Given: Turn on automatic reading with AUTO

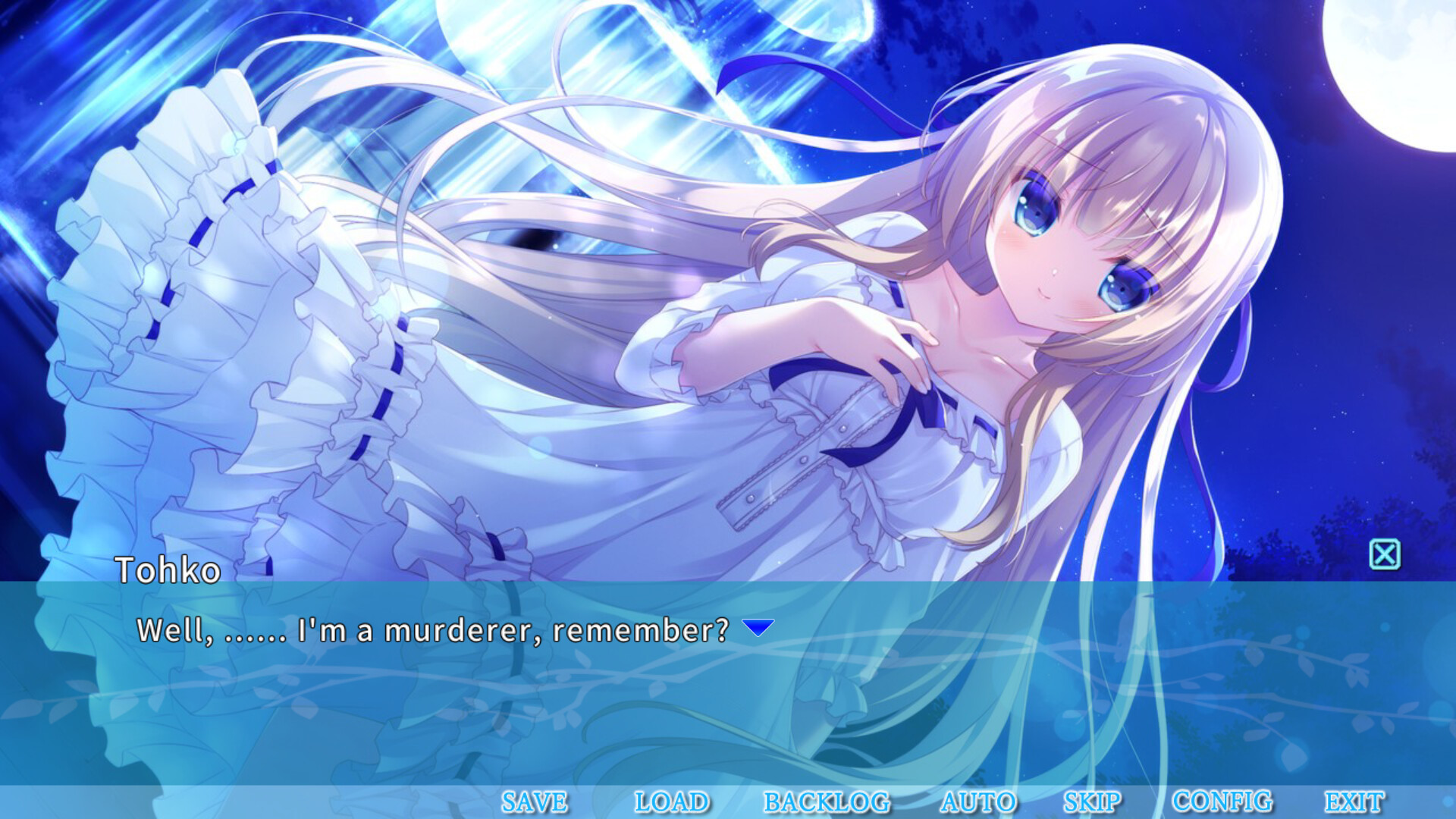Looking at the screenshot, I should [x=978, y=801].
